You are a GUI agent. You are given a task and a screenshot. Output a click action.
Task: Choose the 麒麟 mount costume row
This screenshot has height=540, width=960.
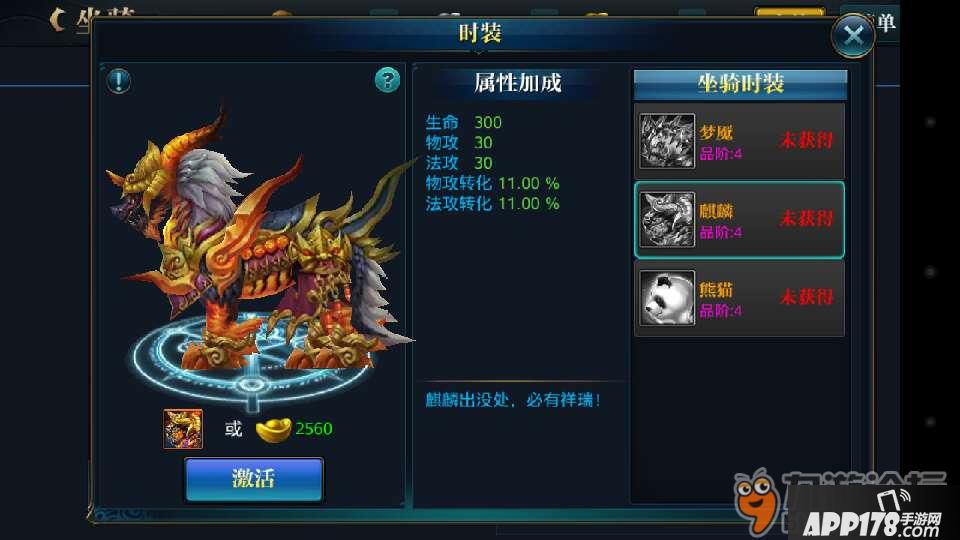click(739, 219)
